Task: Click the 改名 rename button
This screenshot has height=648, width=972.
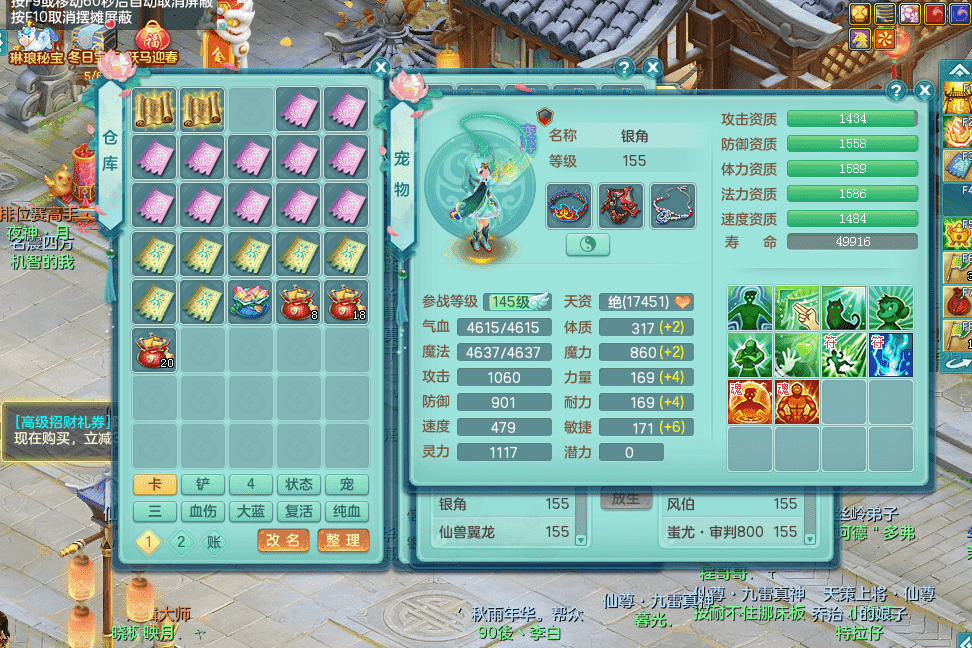Action: [x=283, y=540]
